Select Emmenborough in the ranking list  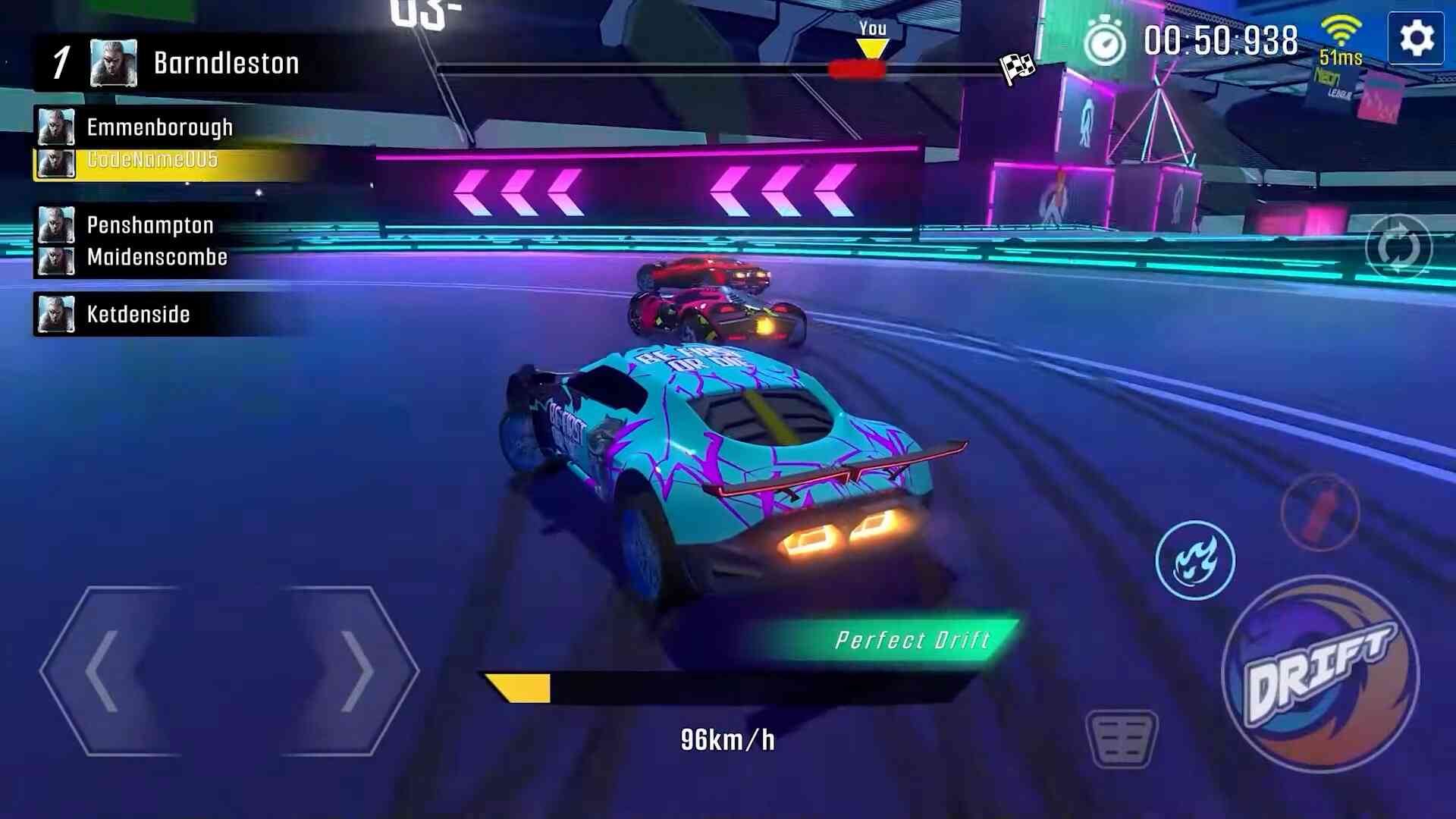[x=159, y=127]
